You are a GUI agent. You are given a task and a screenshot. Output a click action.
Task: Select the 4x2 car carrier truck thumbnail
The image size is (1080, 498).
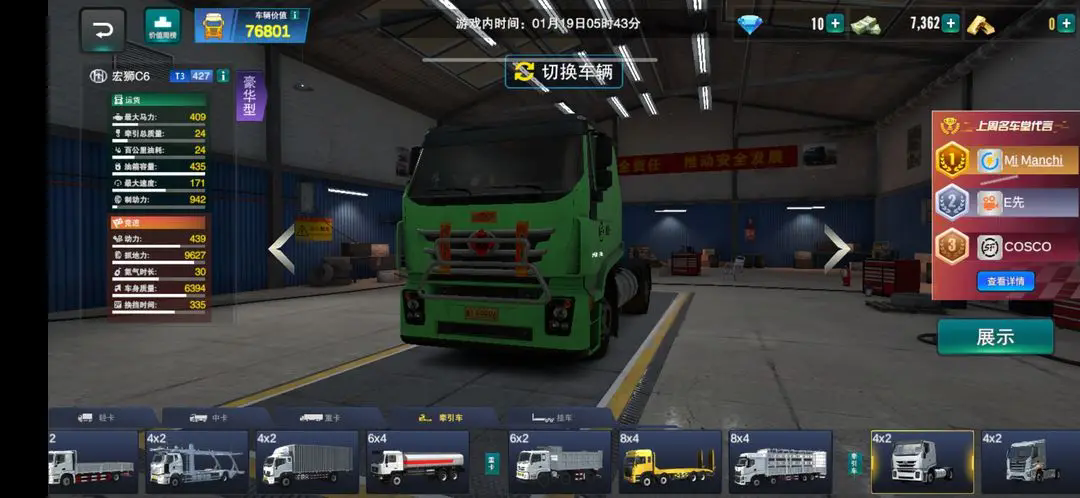pos(196,462)
